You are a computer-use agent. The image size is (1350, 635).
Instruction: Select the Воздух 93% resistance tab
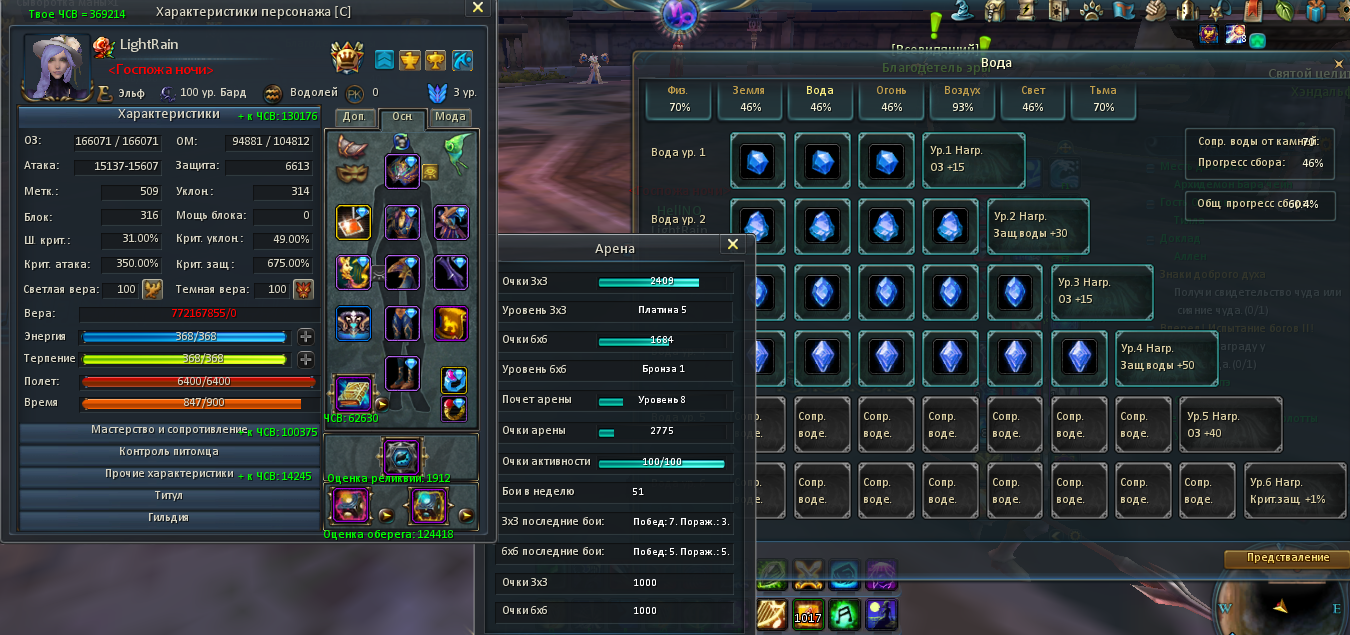(963, 98)
